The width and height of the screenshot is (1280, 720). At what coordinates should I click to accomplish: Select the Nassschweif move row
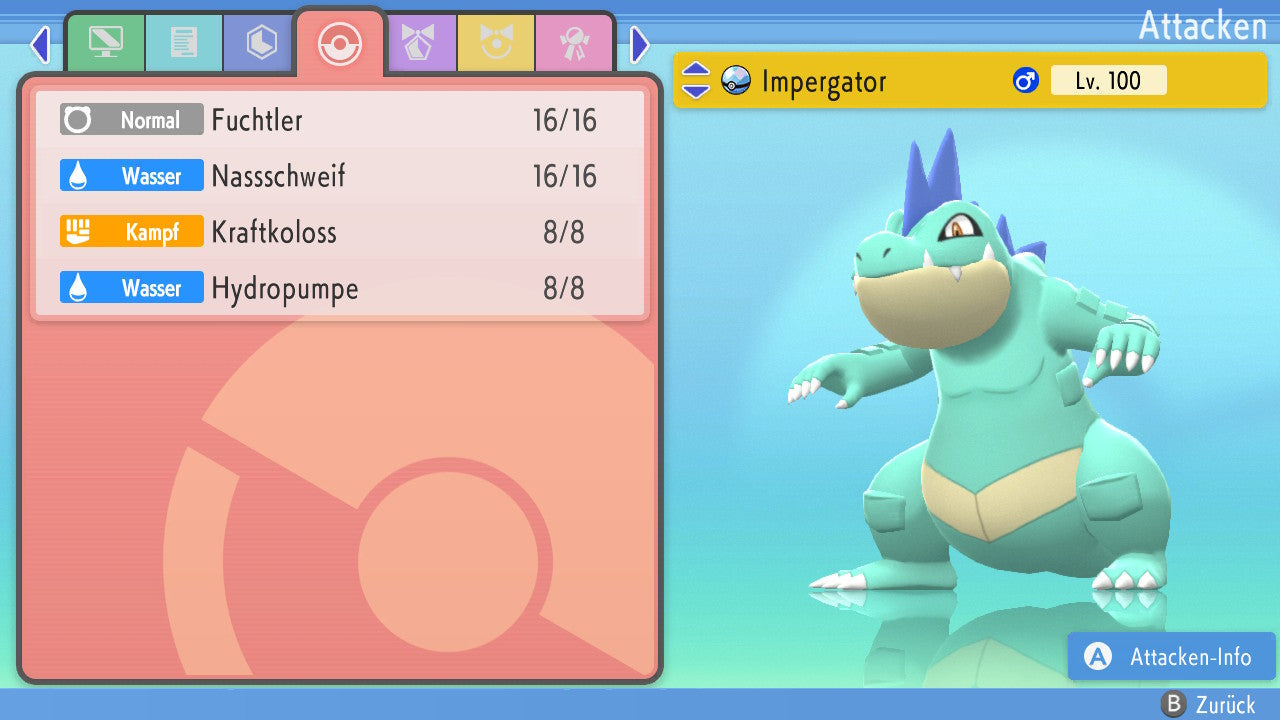(340, 177)
